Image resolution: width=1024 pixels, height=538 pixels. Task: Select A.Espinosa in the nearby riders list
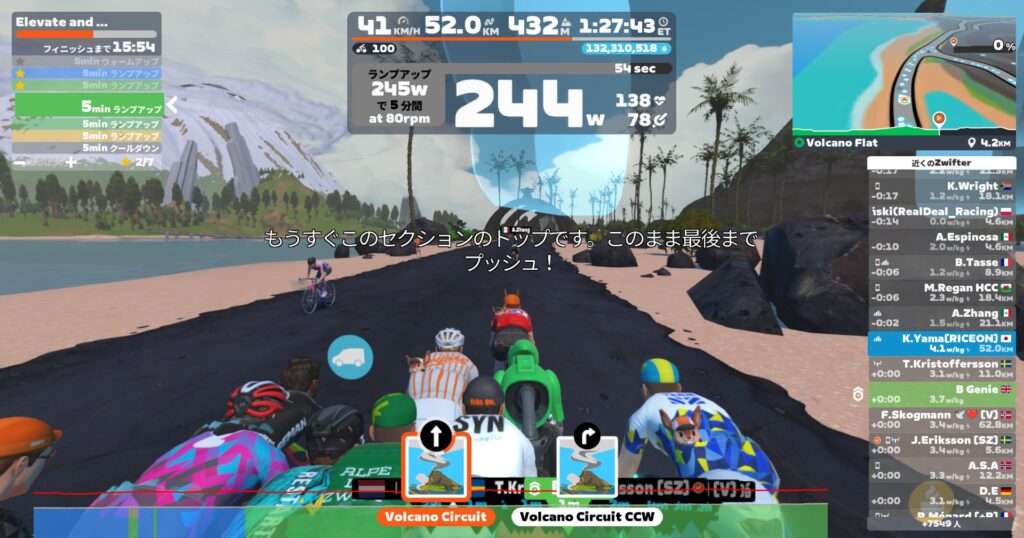click(x=942, y=241)
